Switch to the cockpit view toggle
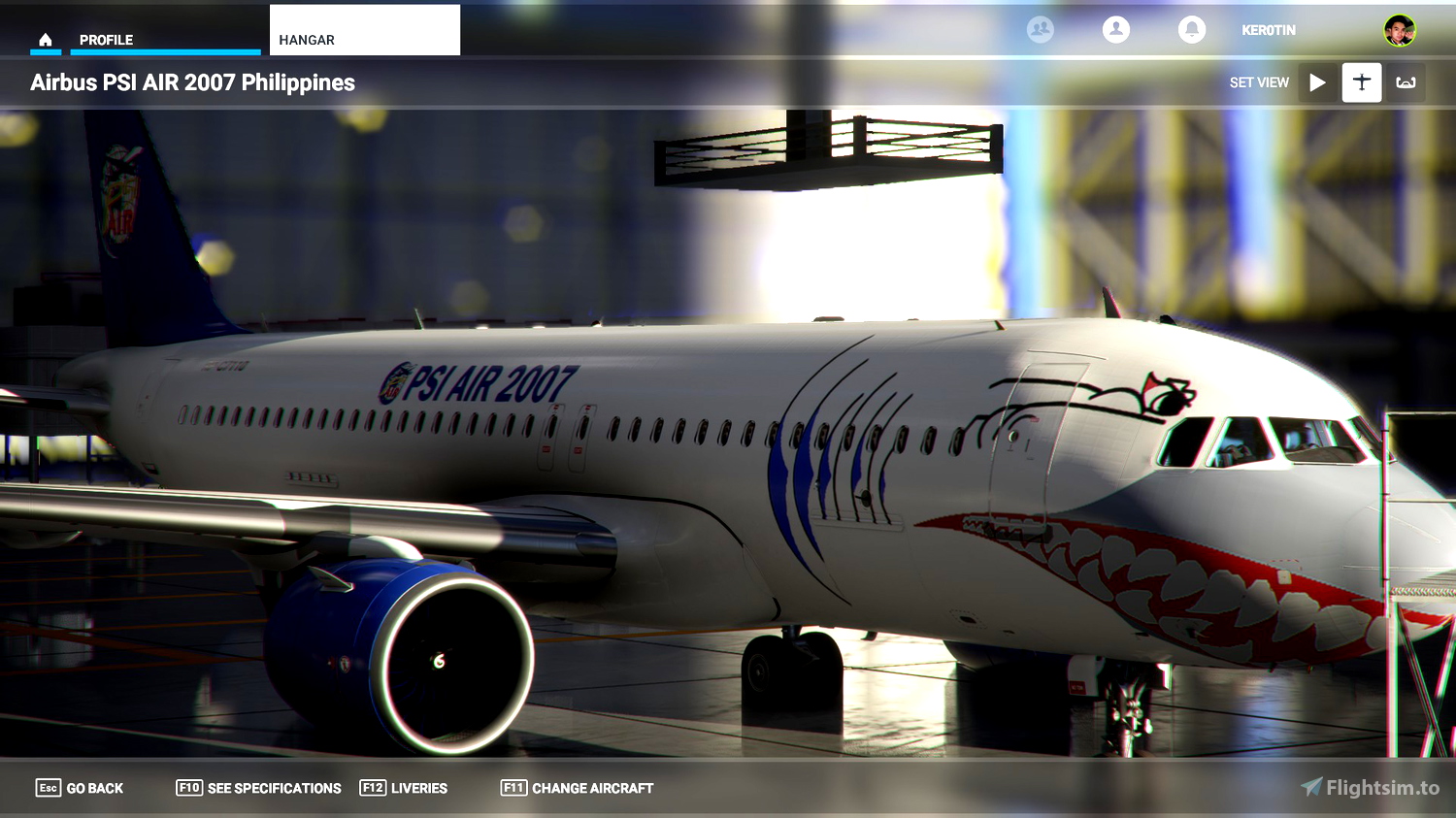Screen dimensions: 1456x818 click(x=1406, y=82)
